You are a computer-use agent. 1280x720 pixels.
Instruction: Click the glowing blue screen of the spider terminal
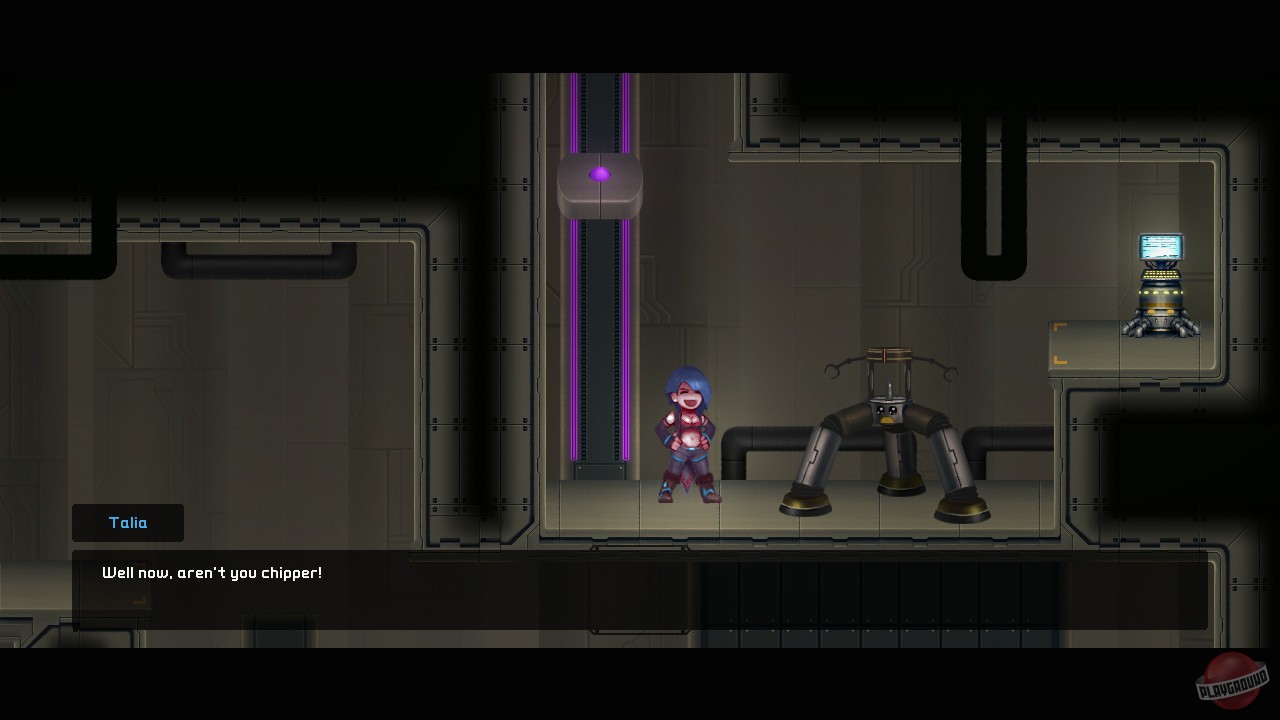click(x=1160, y=245)
